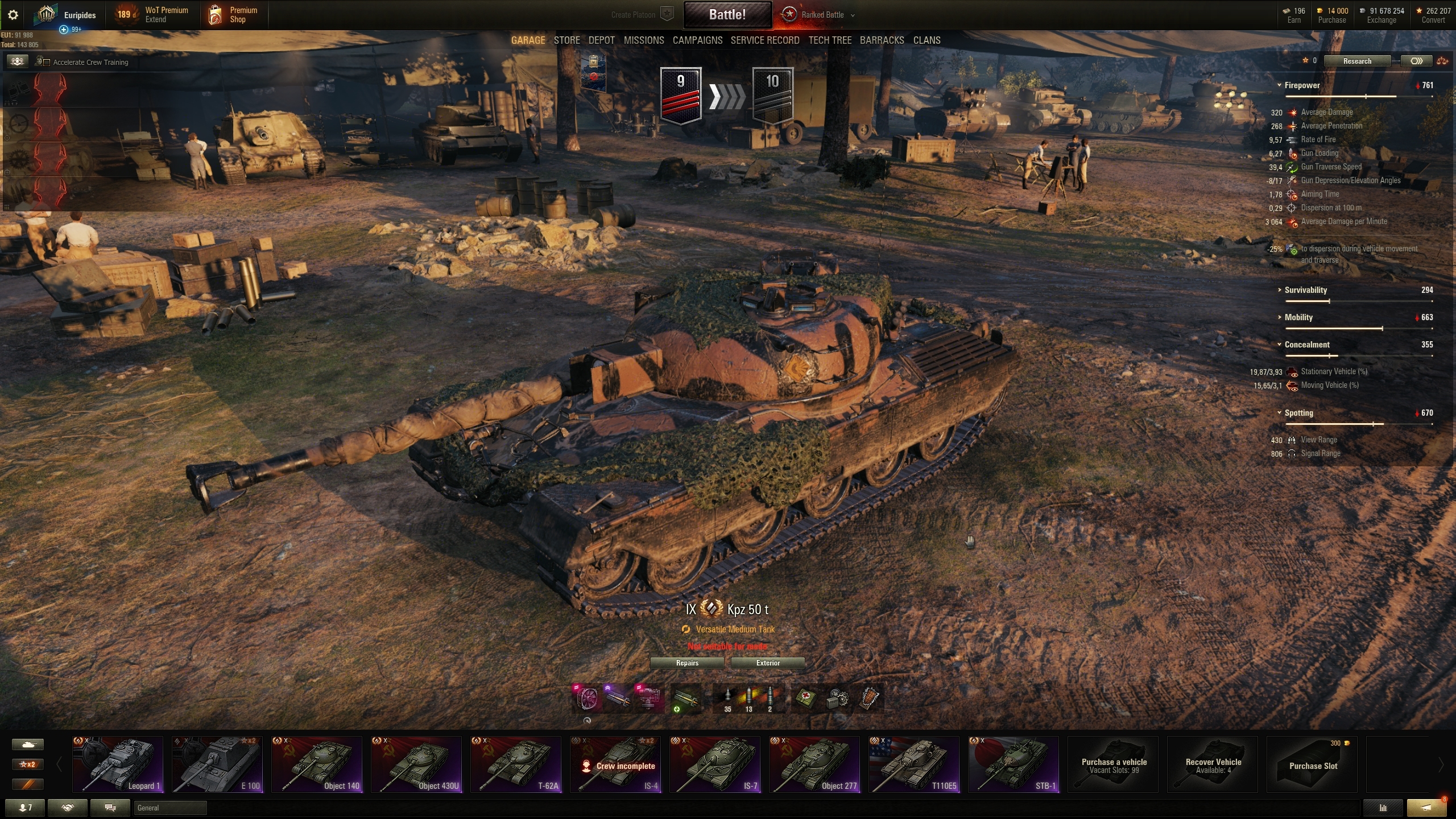Open the Ranked Battle mode dropdown
1456x819 pixels.
coord(823,15)
